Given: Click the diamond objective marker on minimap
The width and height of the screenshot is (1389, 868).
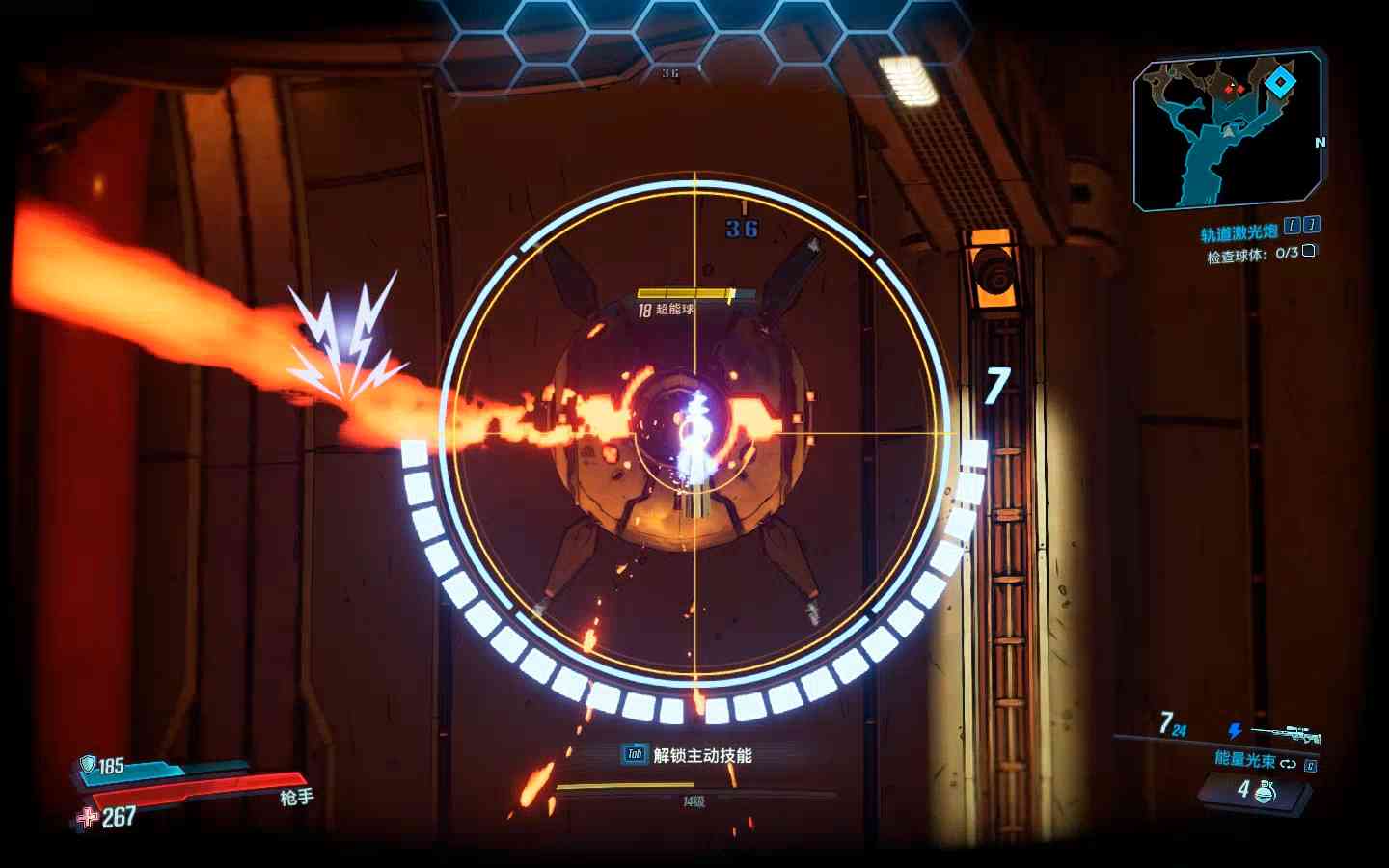Looking at the screenshot, I should pyautogui.click(x=1280, y=83).
